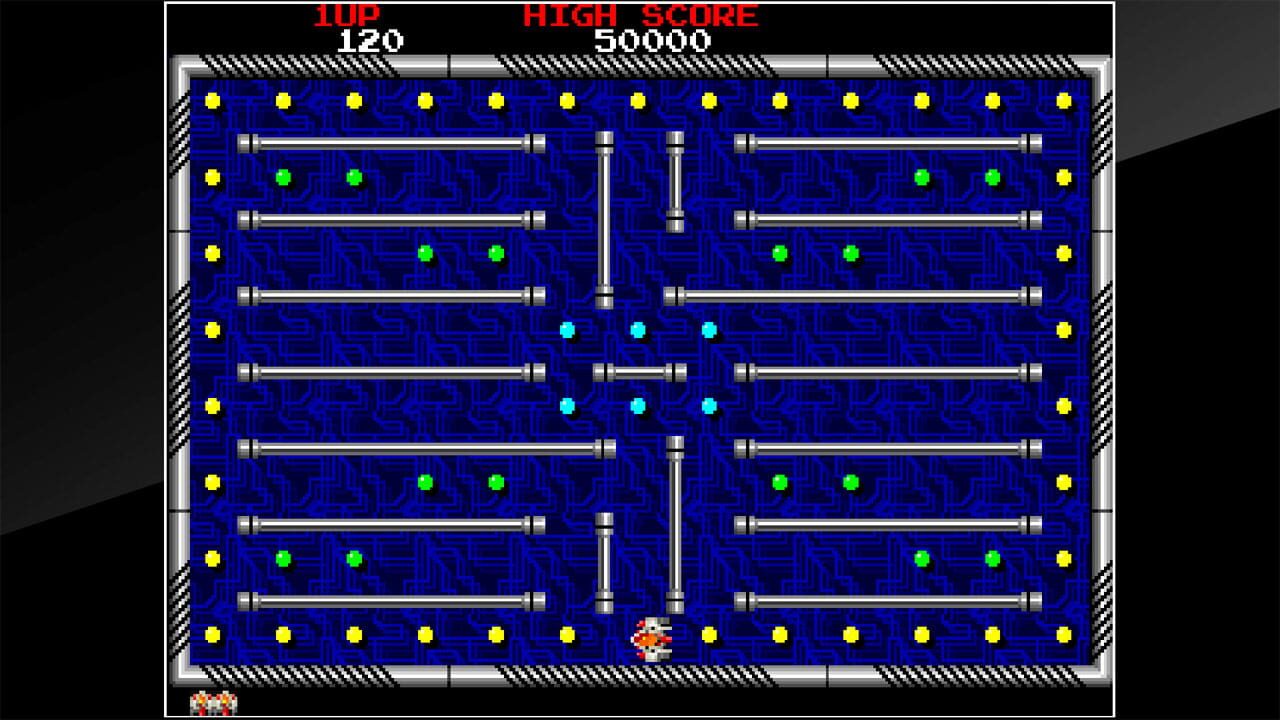The height and width of the screenshot is (720, 1280).
Task: Click the green dot below upper-left bar
Action: pos(283,176)
